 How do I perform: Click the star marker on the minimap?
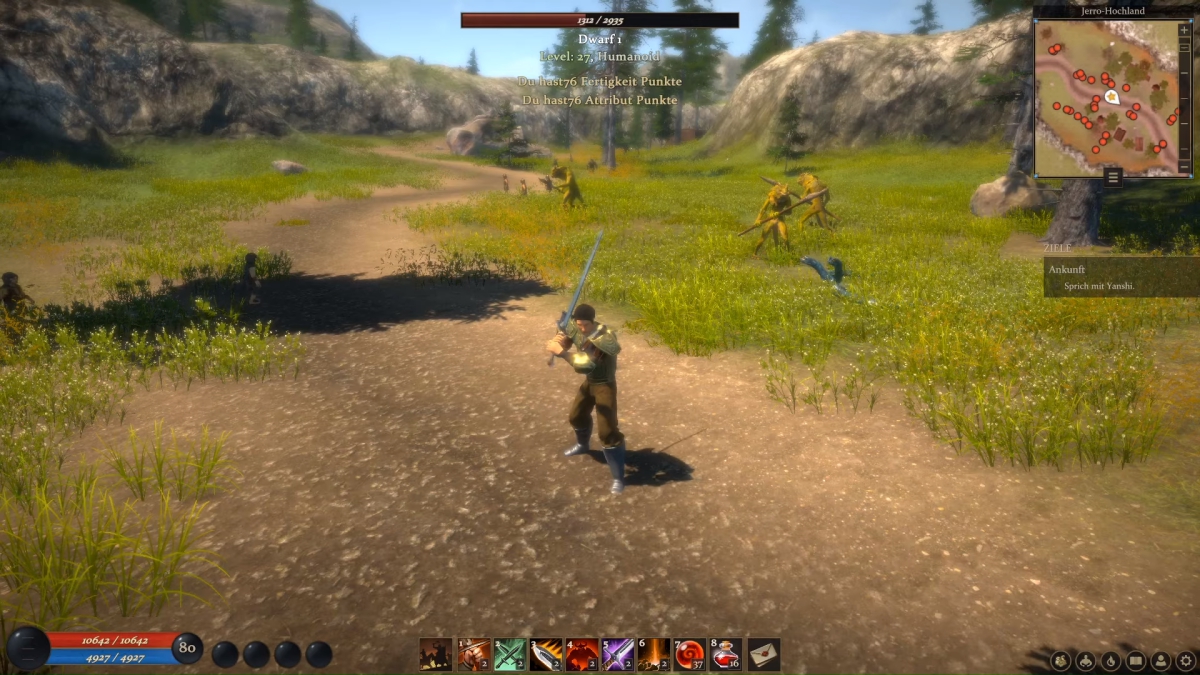pyautogui.click(x=1112, y=97)
